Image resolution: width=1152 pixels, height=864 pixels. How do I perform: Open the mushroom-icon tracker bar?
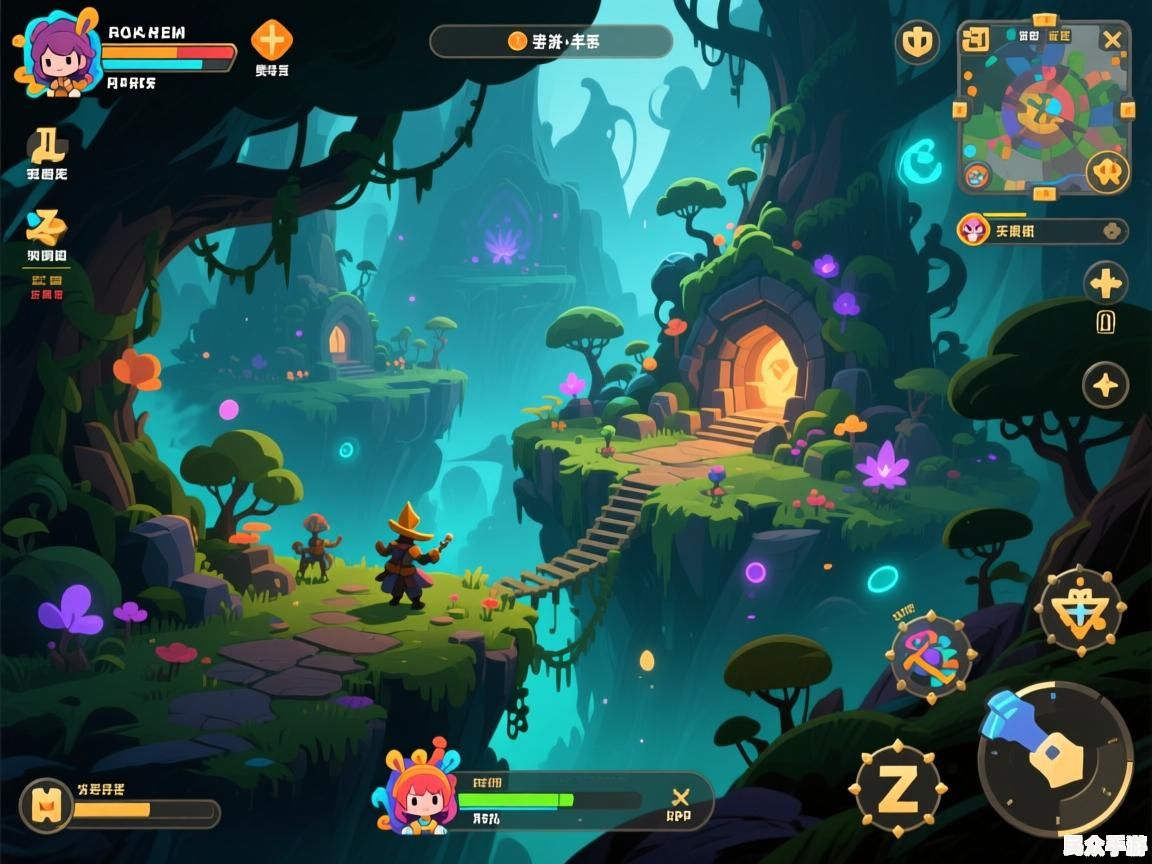pos(1042,231)
